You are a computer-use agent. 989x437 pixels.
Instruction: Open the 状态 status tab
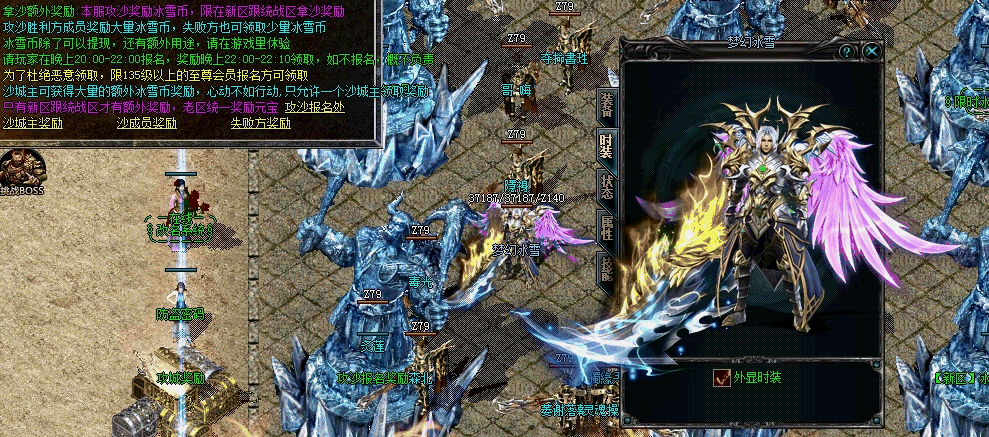tap(606, 187)
